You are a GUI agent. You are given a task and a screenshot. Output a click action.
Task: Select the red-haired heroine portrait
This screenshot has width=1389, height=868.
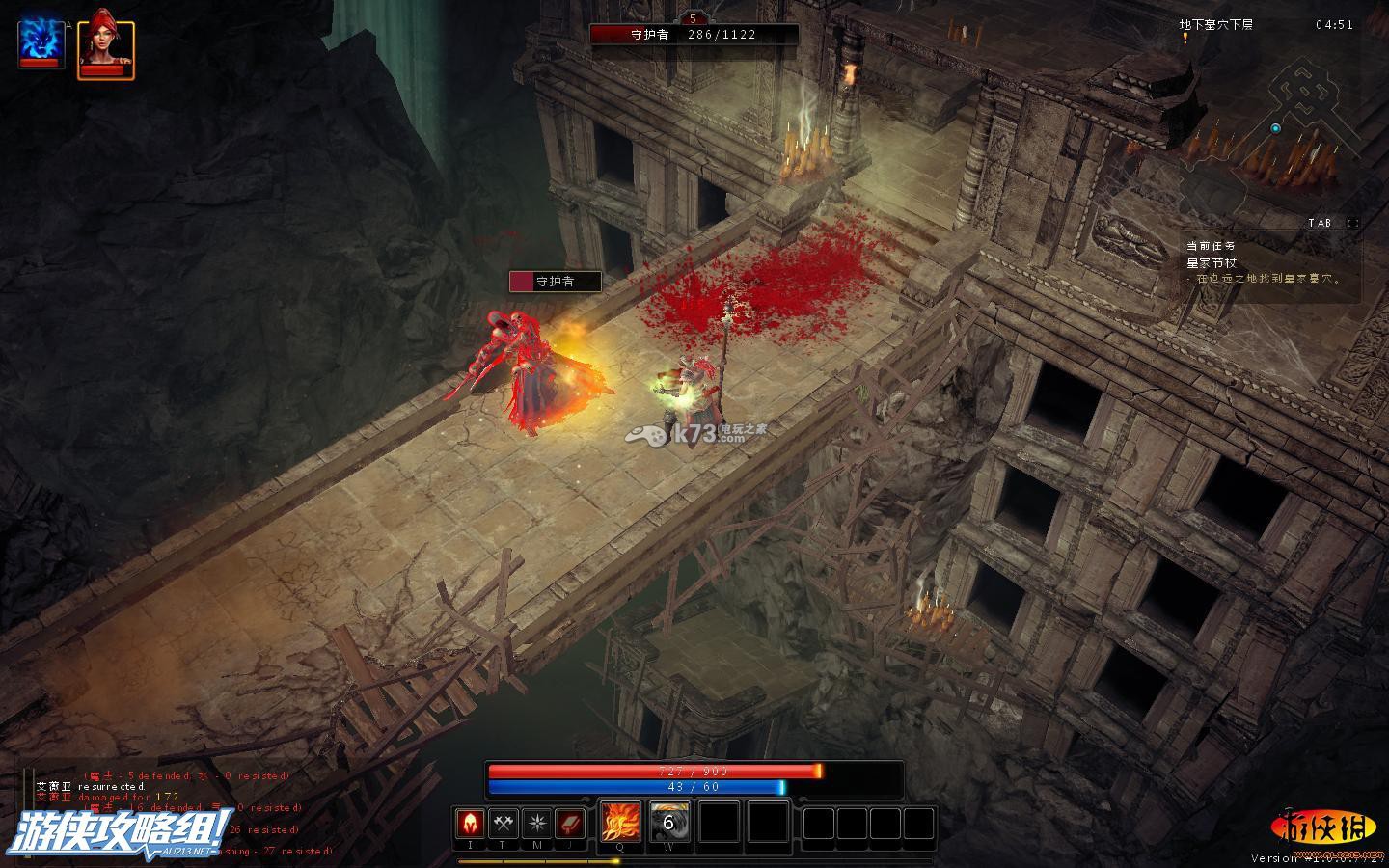pos(104,42)
